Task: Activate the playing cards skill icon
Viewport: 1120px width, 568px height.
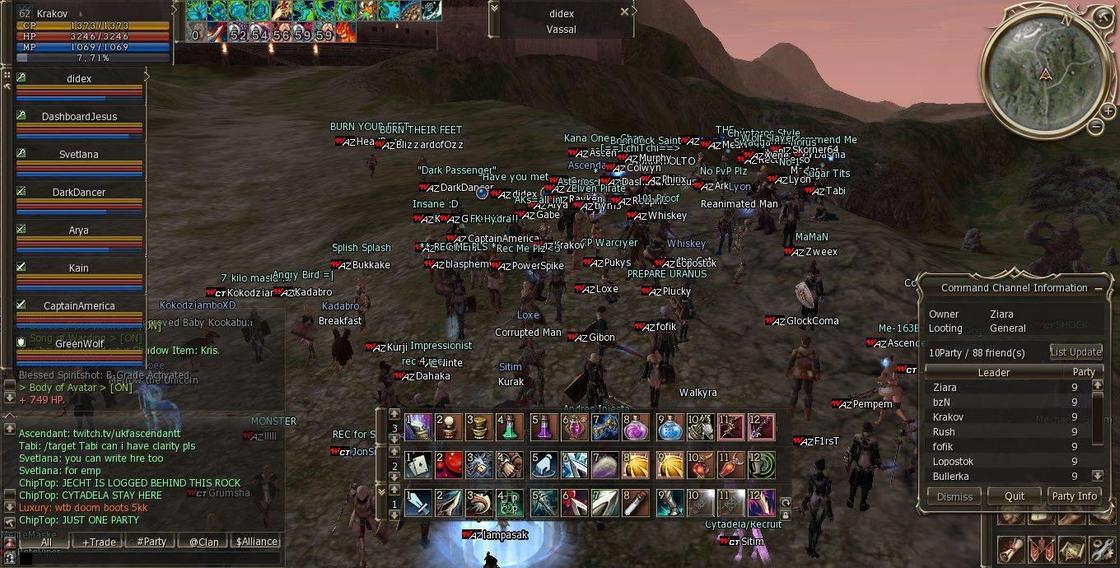Action: click(418, 465)
